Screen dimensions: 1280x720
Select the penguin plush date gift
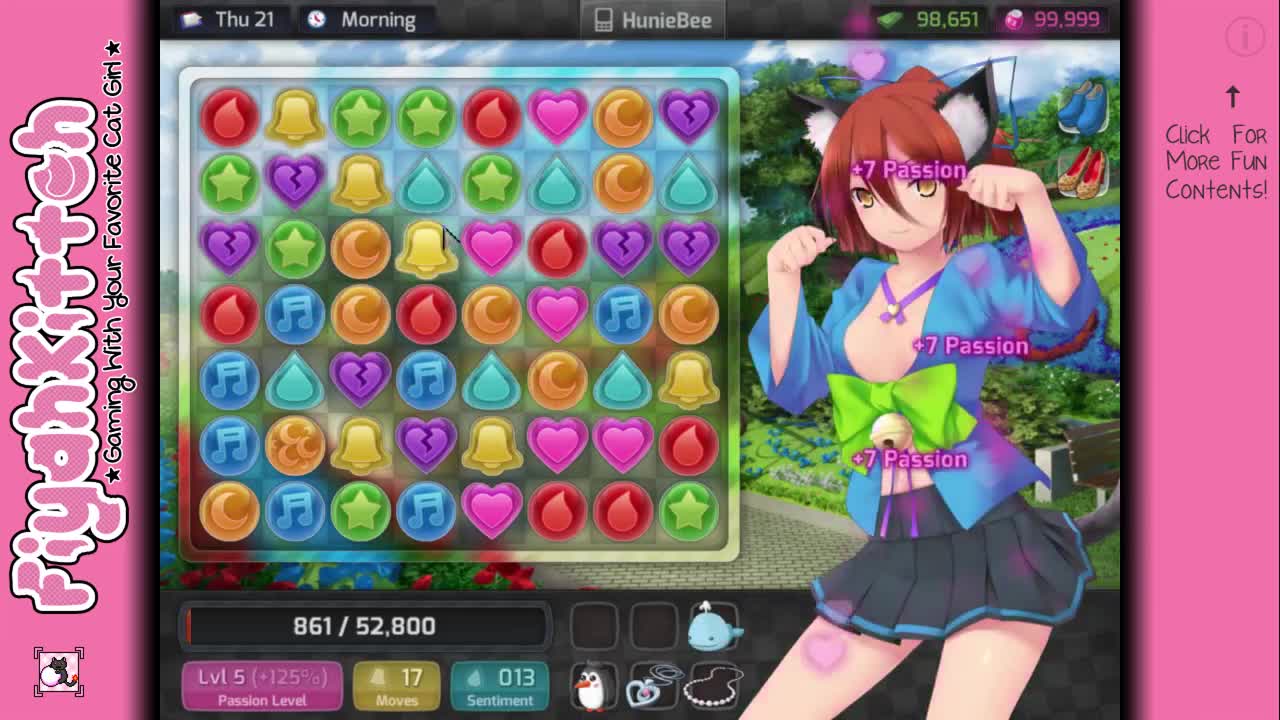(592, 687)
